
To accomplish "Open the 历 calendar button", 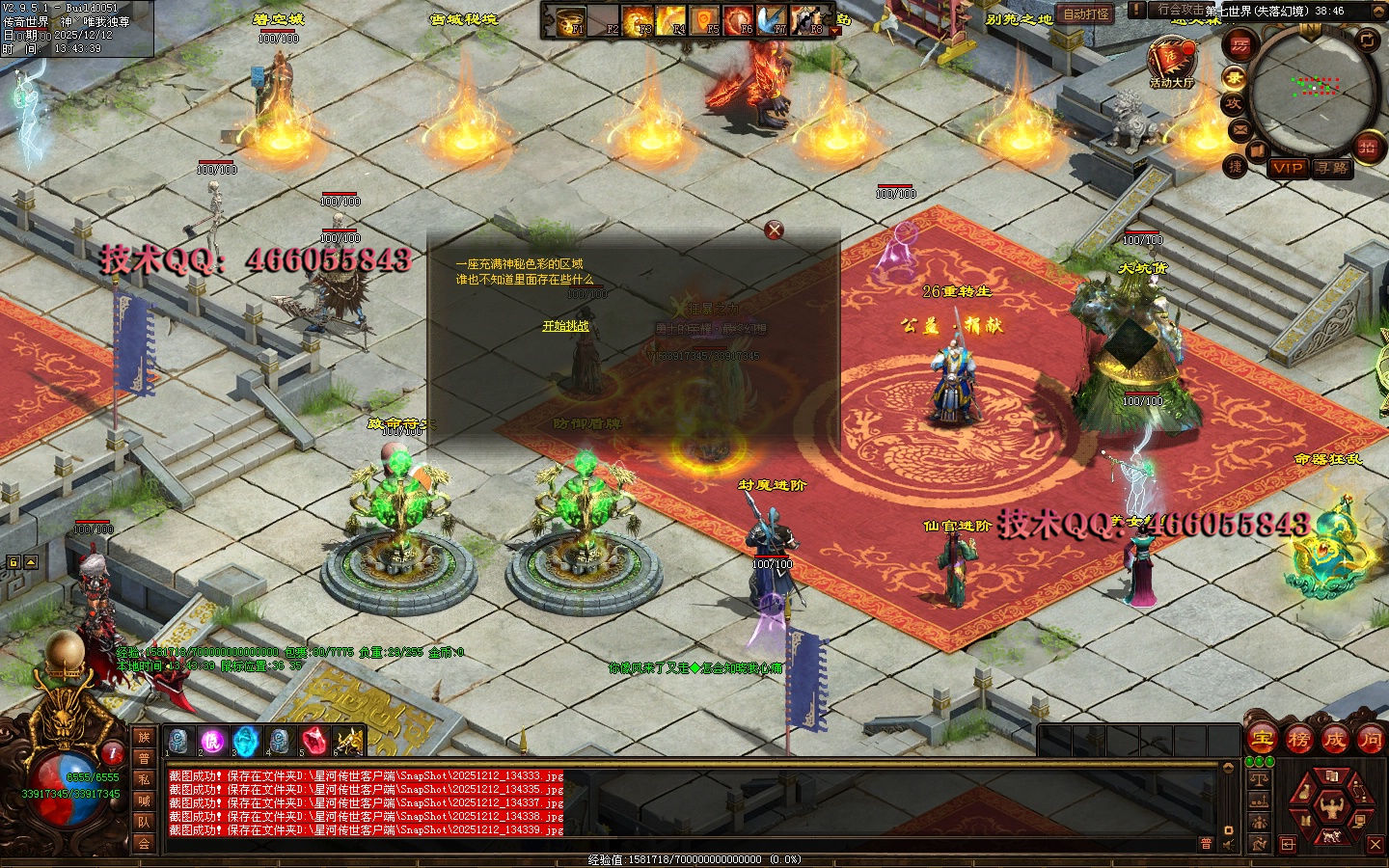I will pyautogui.click(x=1239, y=45).
